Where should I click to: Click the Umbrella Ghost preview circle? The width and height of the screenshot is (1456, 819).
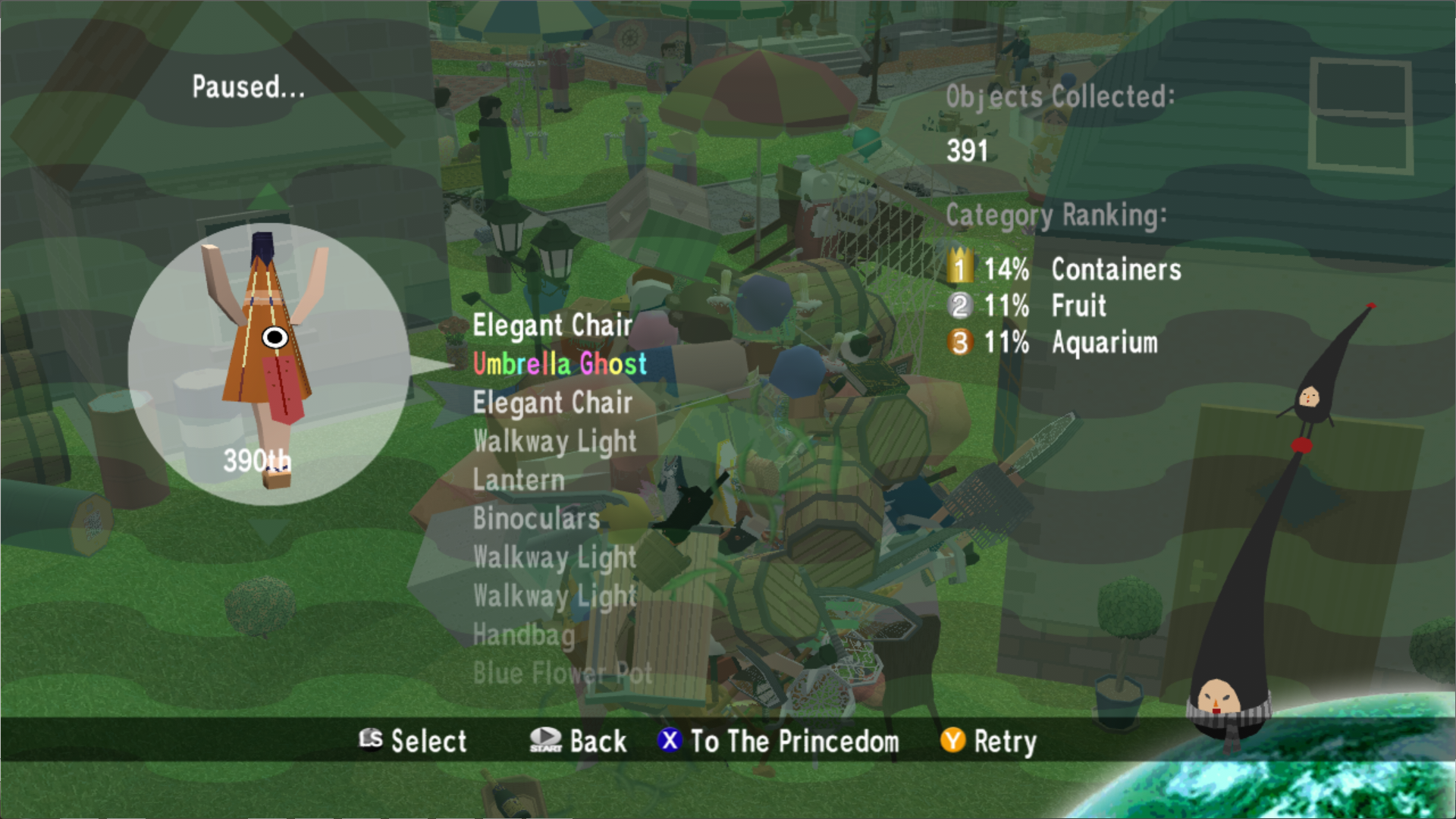tap(268, 364)
